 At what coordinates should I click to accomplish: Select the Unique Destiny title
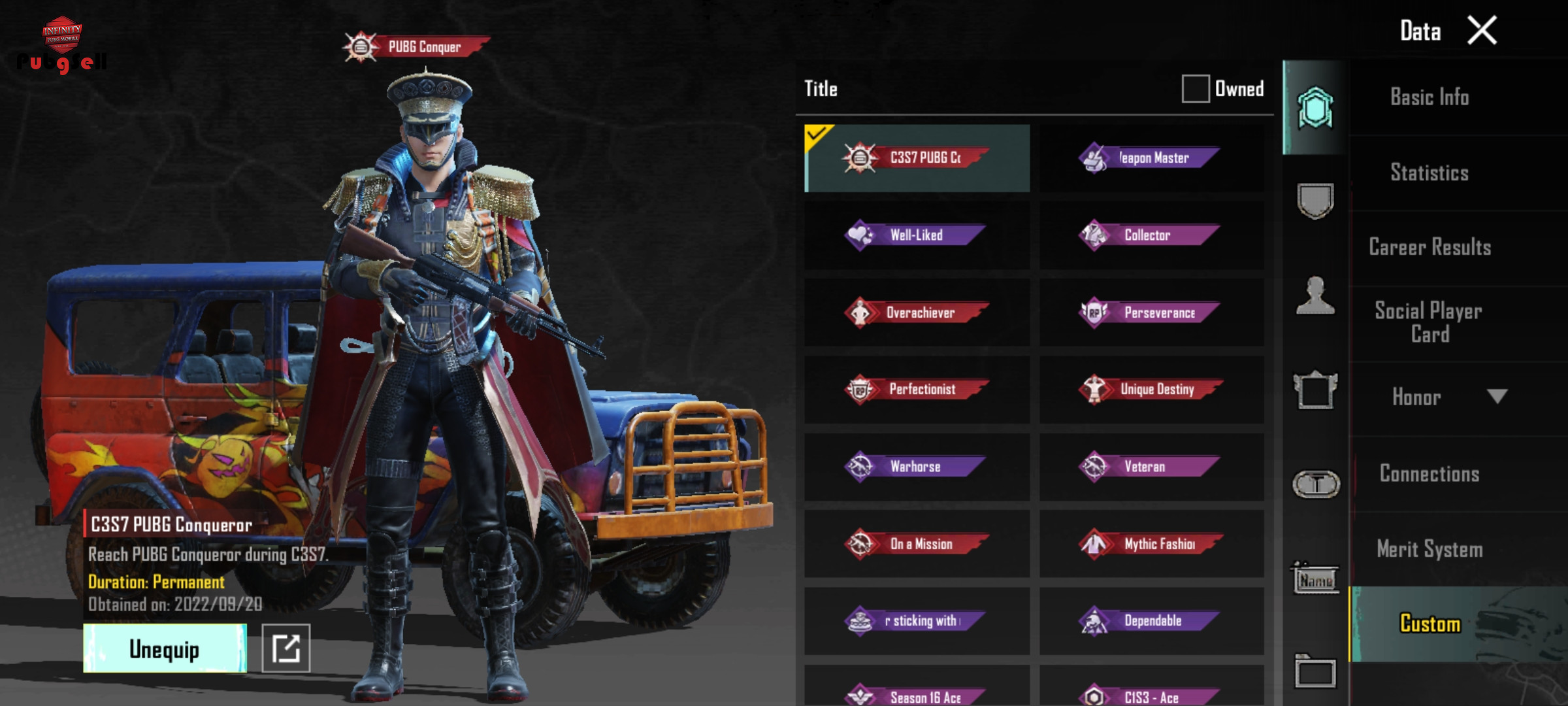pos(1151,390)
